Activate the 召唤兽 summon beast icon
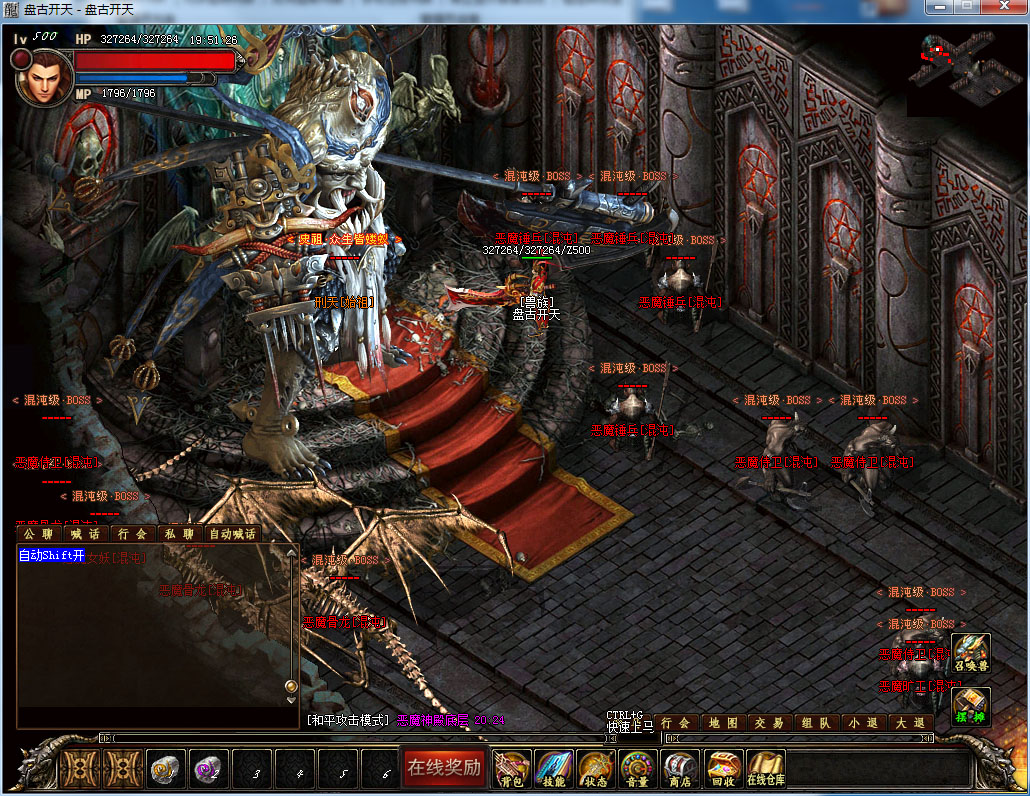 [970, 652]
